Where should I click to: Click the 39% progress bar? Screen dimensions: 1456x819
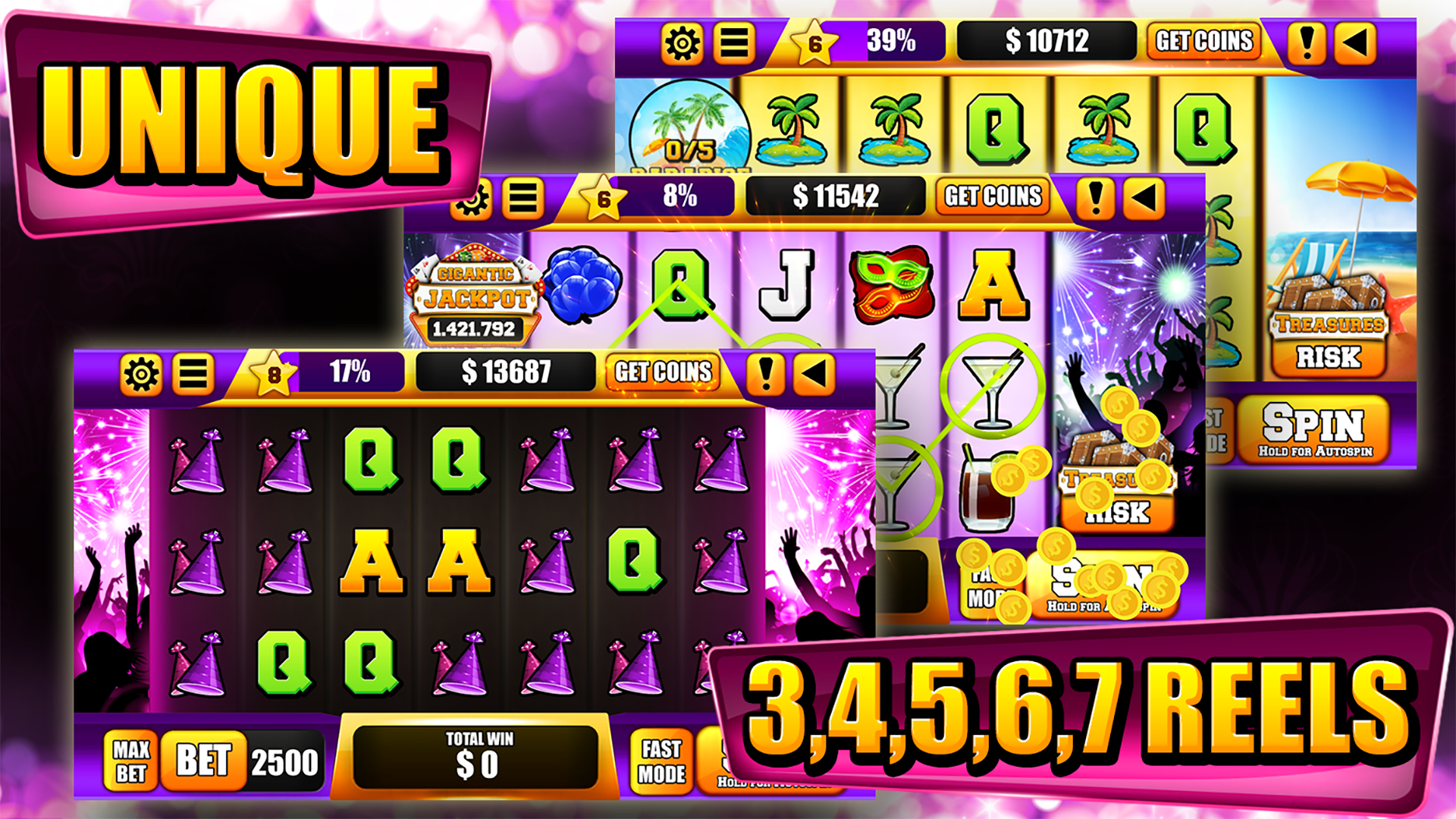pos(887,40)
